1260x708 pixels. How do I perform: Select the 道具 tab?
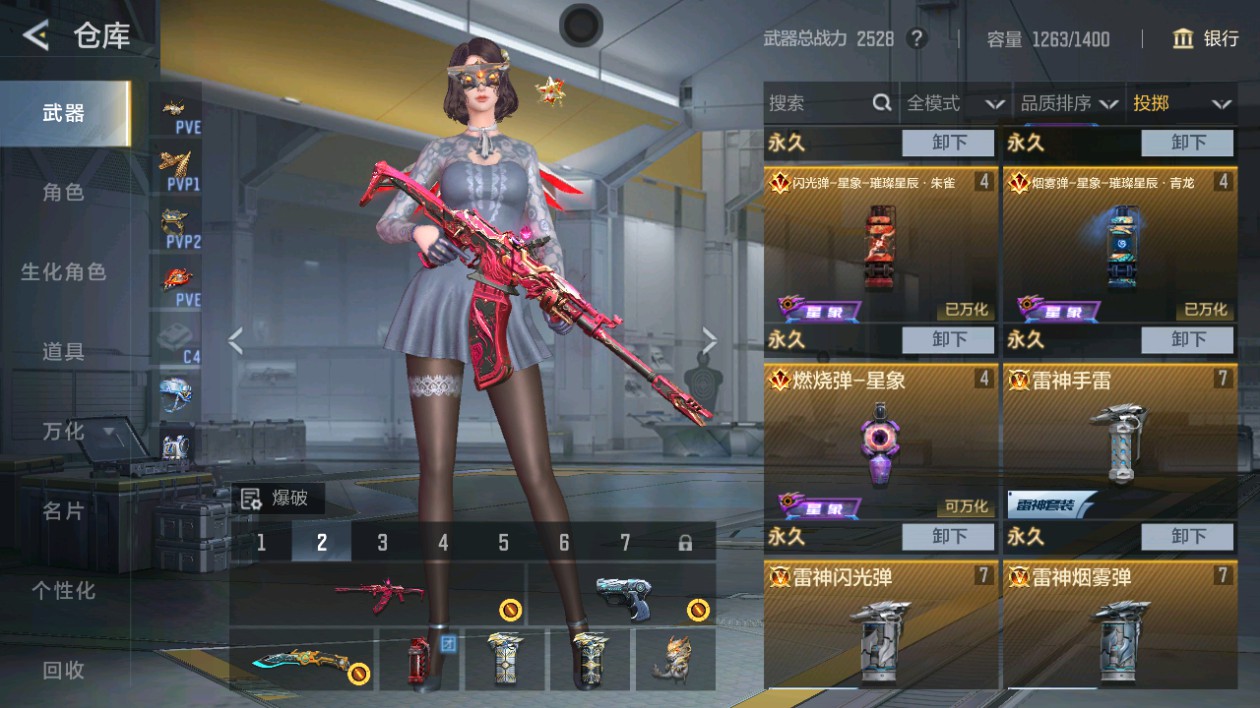click(63, 352)
